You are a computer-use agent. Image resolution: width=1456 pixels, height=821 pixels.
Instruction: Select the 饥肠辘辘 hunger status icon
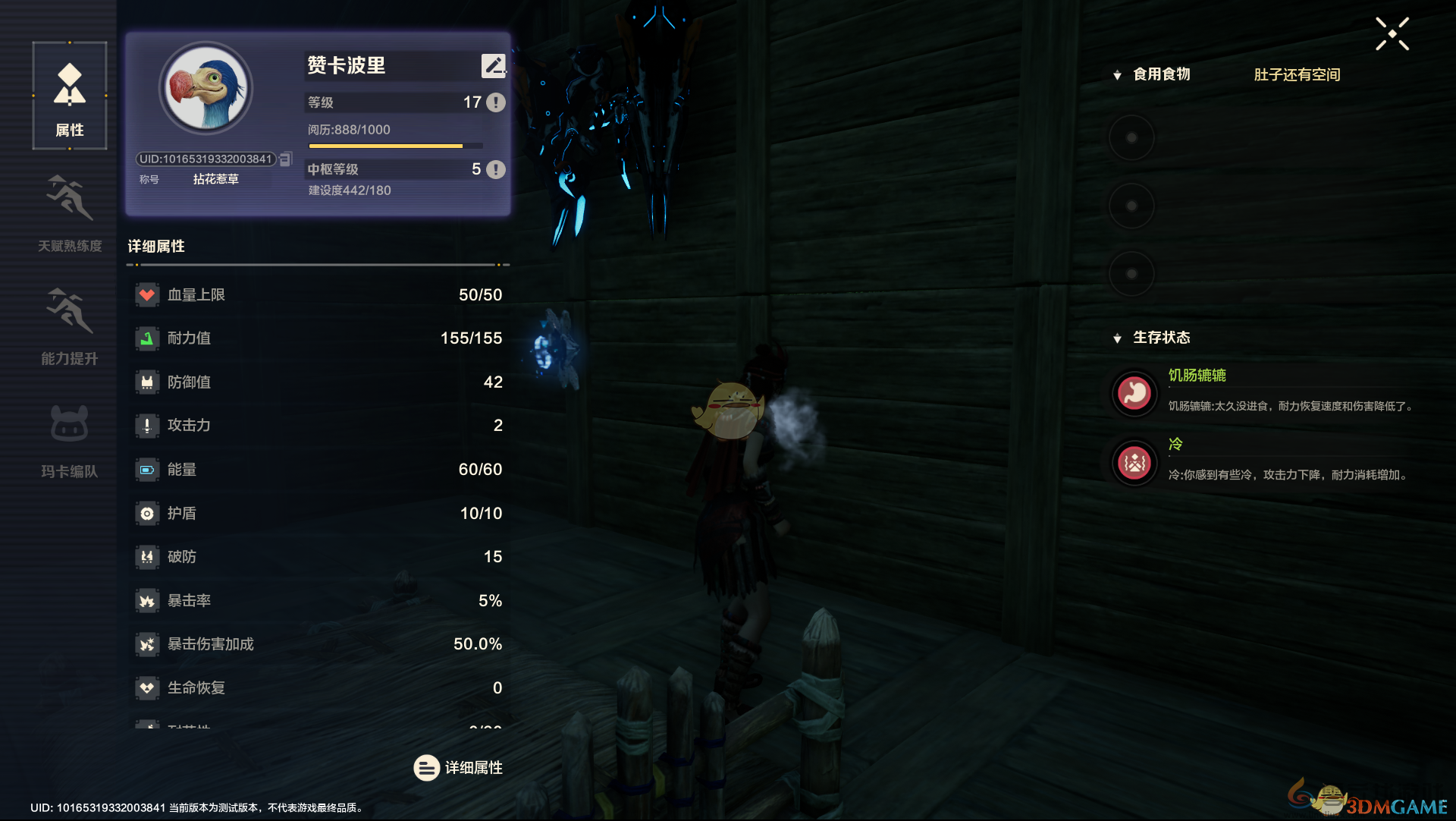1134,393
